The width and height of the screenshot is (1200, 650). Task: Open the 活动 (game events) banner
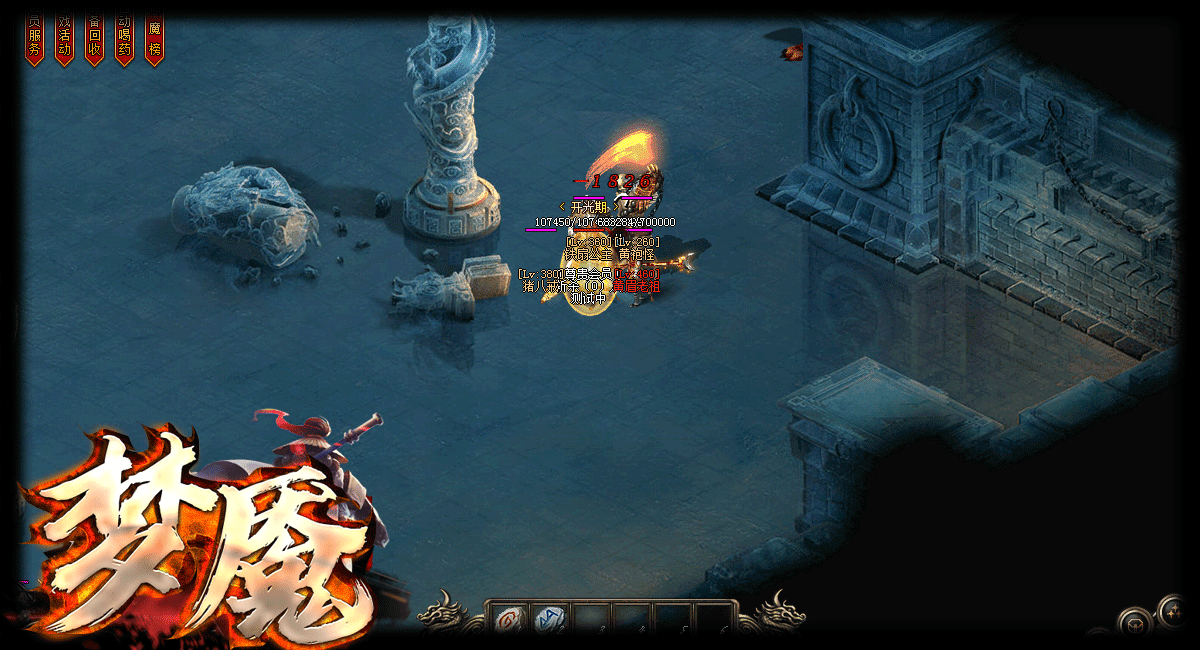click(x=65, y=40)
